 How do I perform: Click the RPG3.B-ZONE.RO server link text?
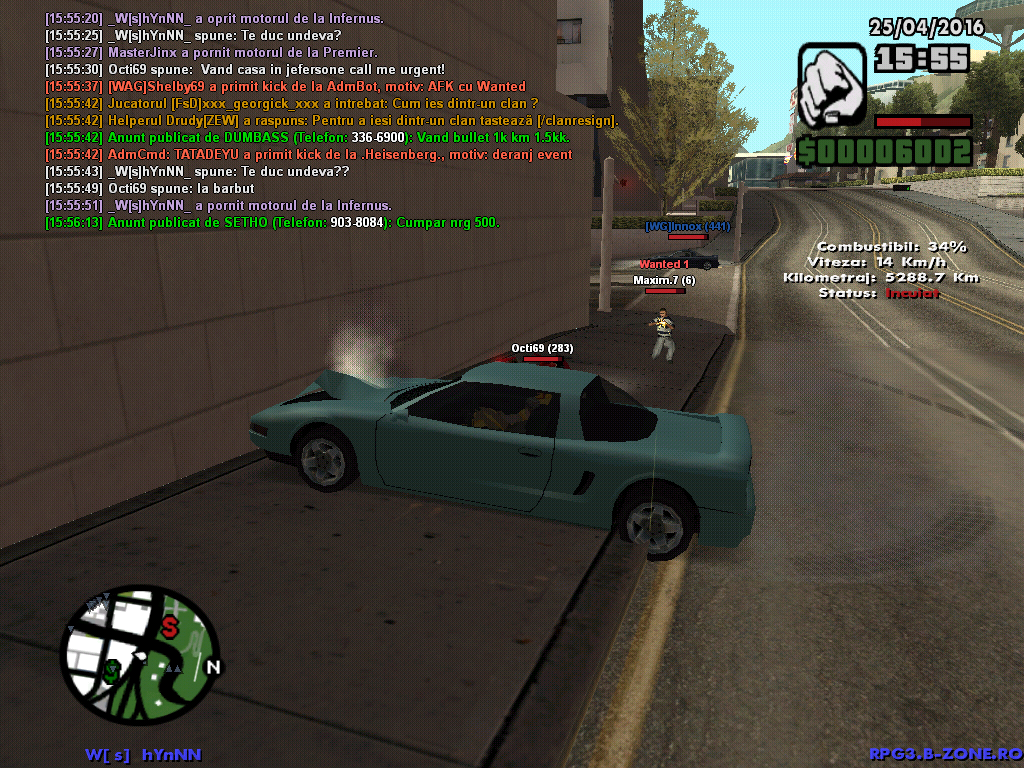point(944,753)
